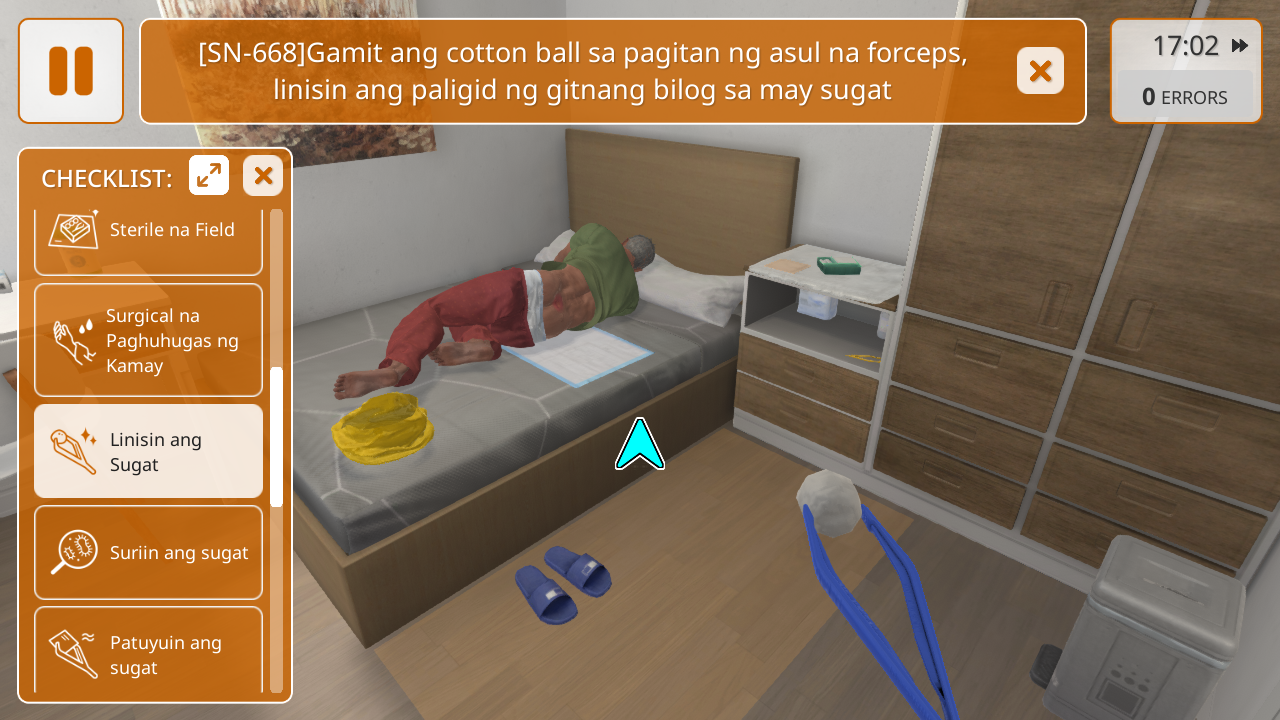
Task: Pause the simulation
Action: [x=71, y=71]
